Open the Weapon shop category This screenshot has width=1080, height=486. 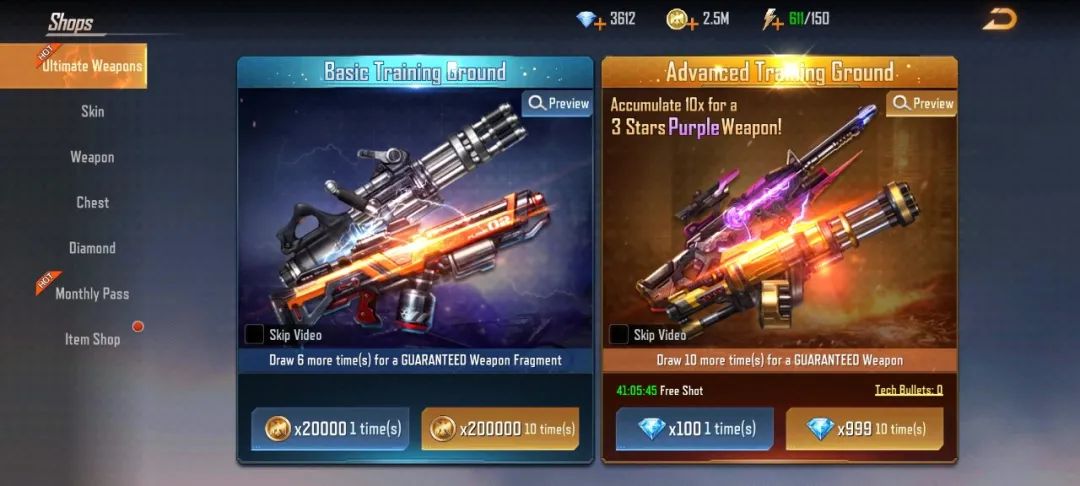(92, 157)
